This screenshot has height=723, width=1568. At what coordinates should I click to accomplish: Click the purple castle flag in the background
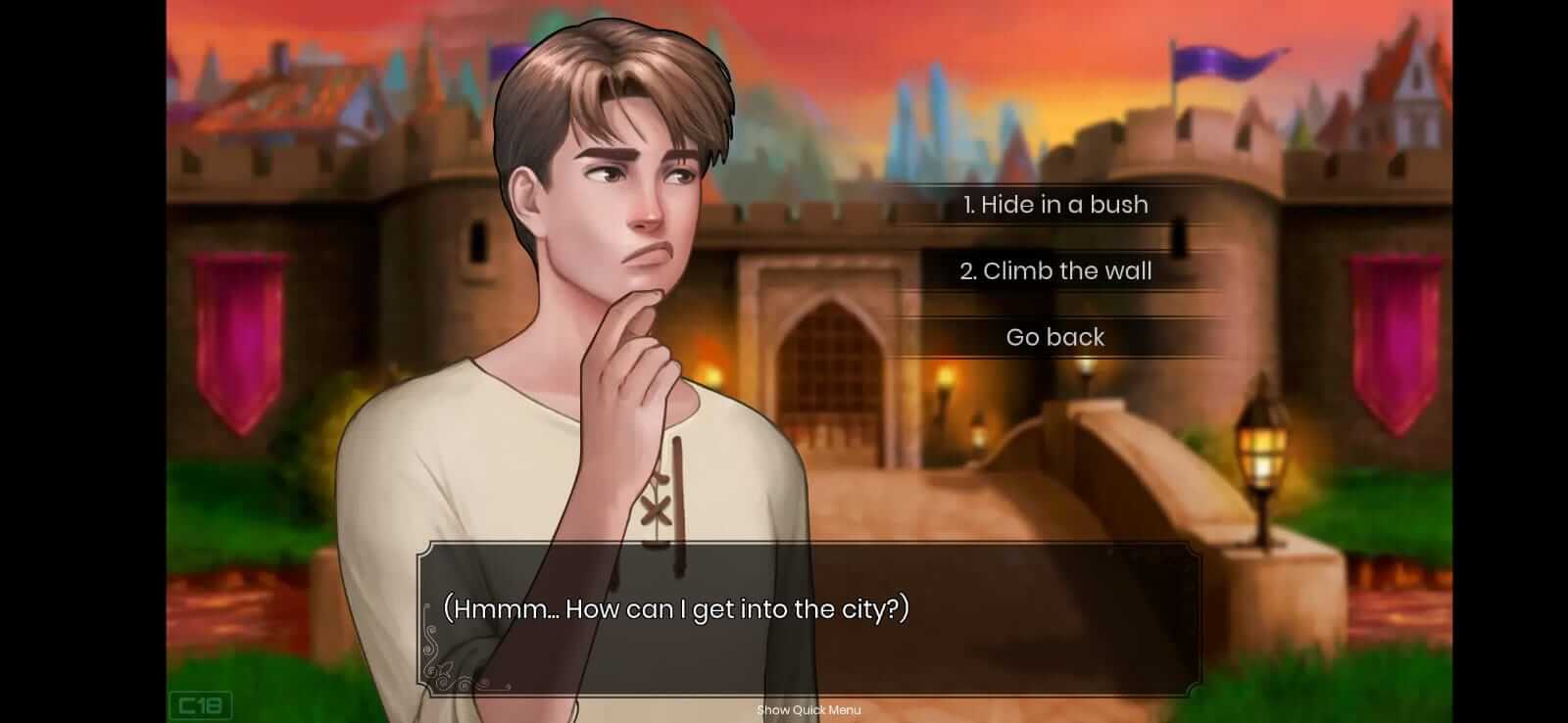[x=1215, y=61]
